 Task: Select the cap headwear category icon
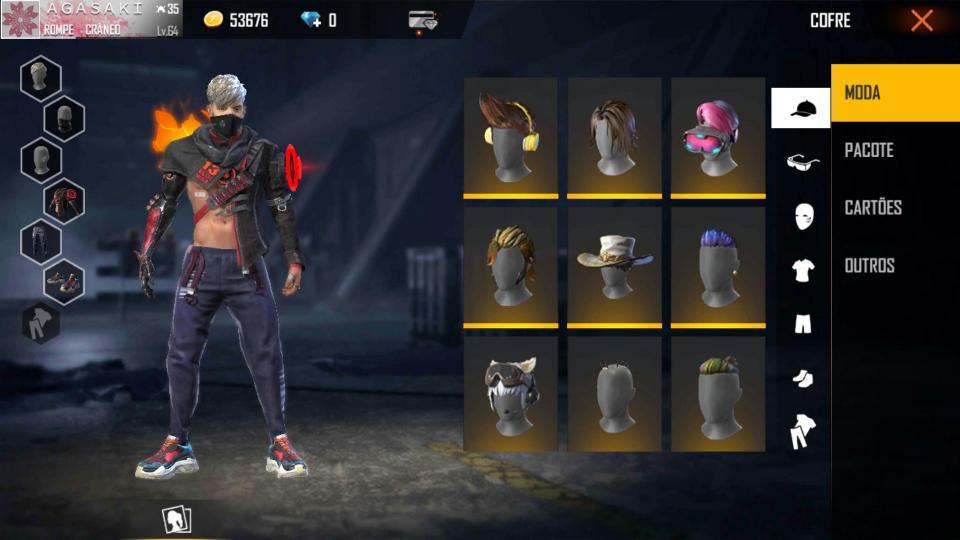click(801, 108)
